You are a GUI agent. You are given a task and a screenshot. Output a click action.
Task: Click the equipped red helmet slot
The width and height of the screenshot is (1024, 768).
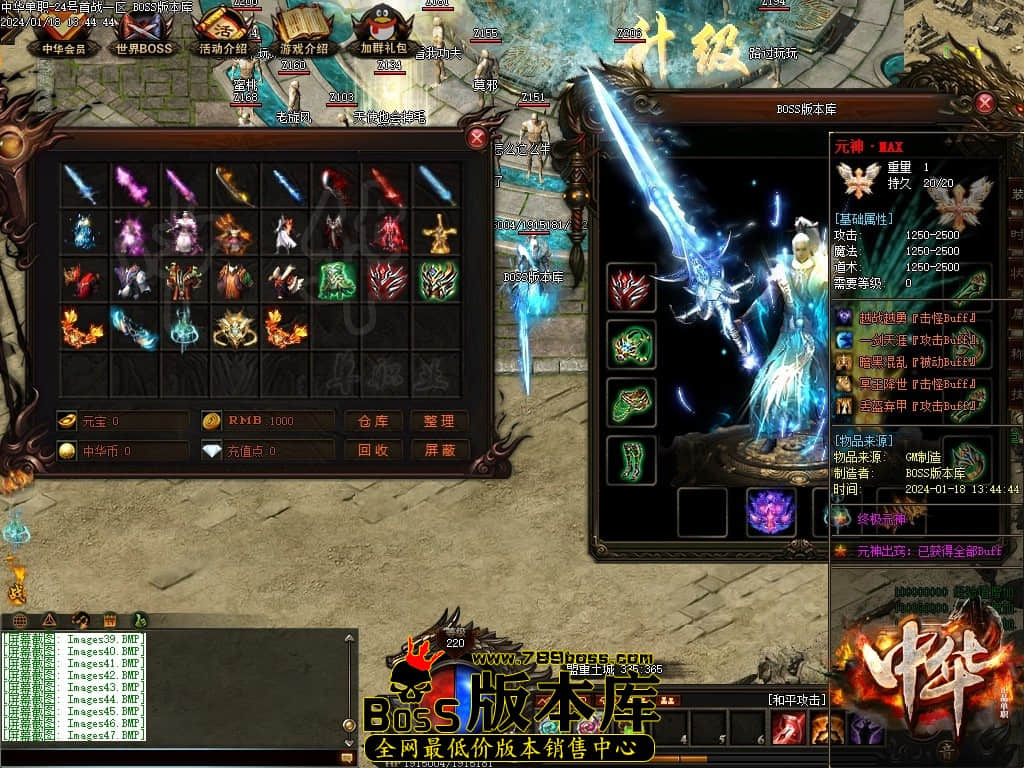pos(631,289)
